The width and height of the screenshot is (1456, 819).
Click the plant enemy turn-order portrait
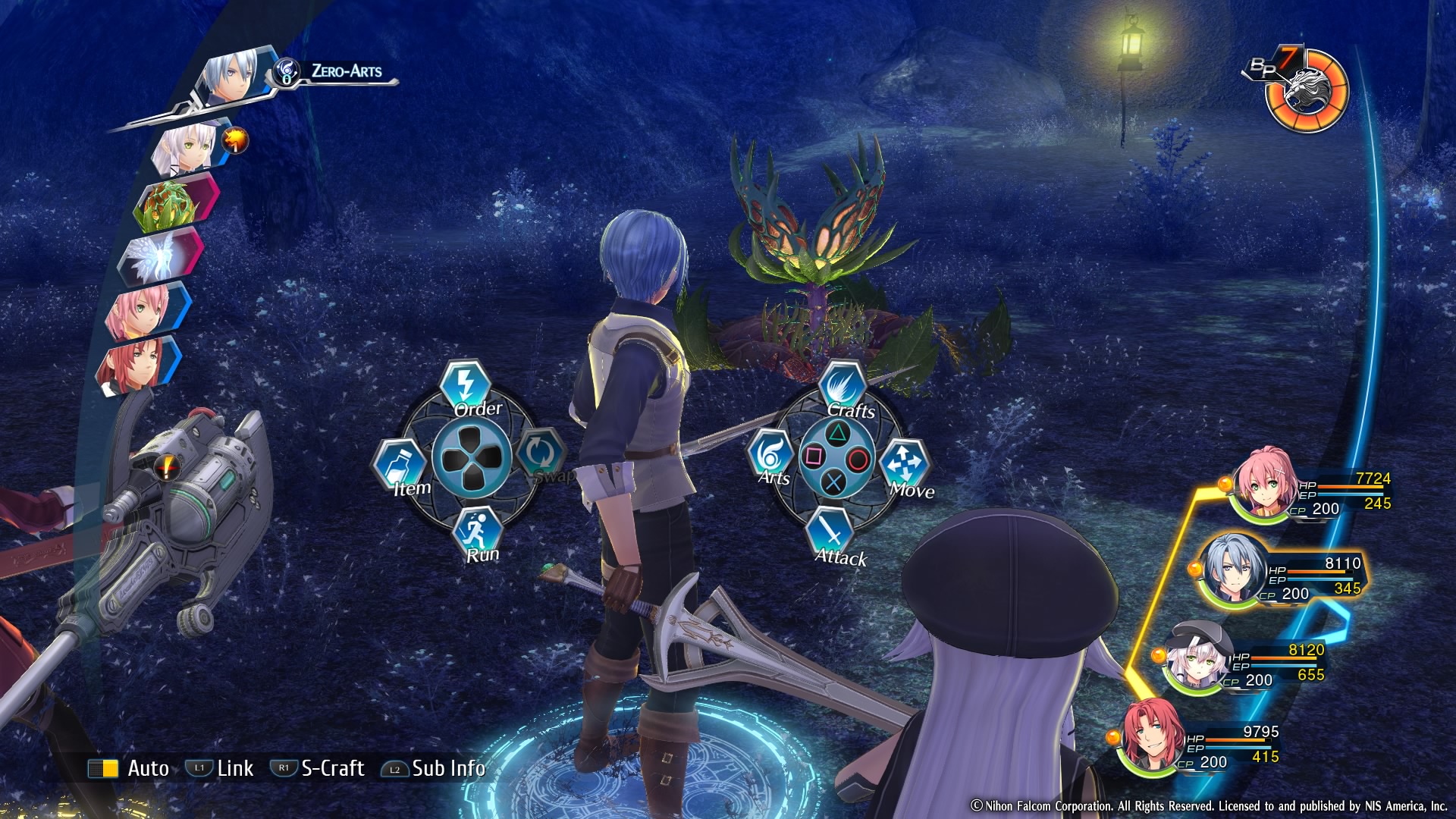[x=171, y=203]
